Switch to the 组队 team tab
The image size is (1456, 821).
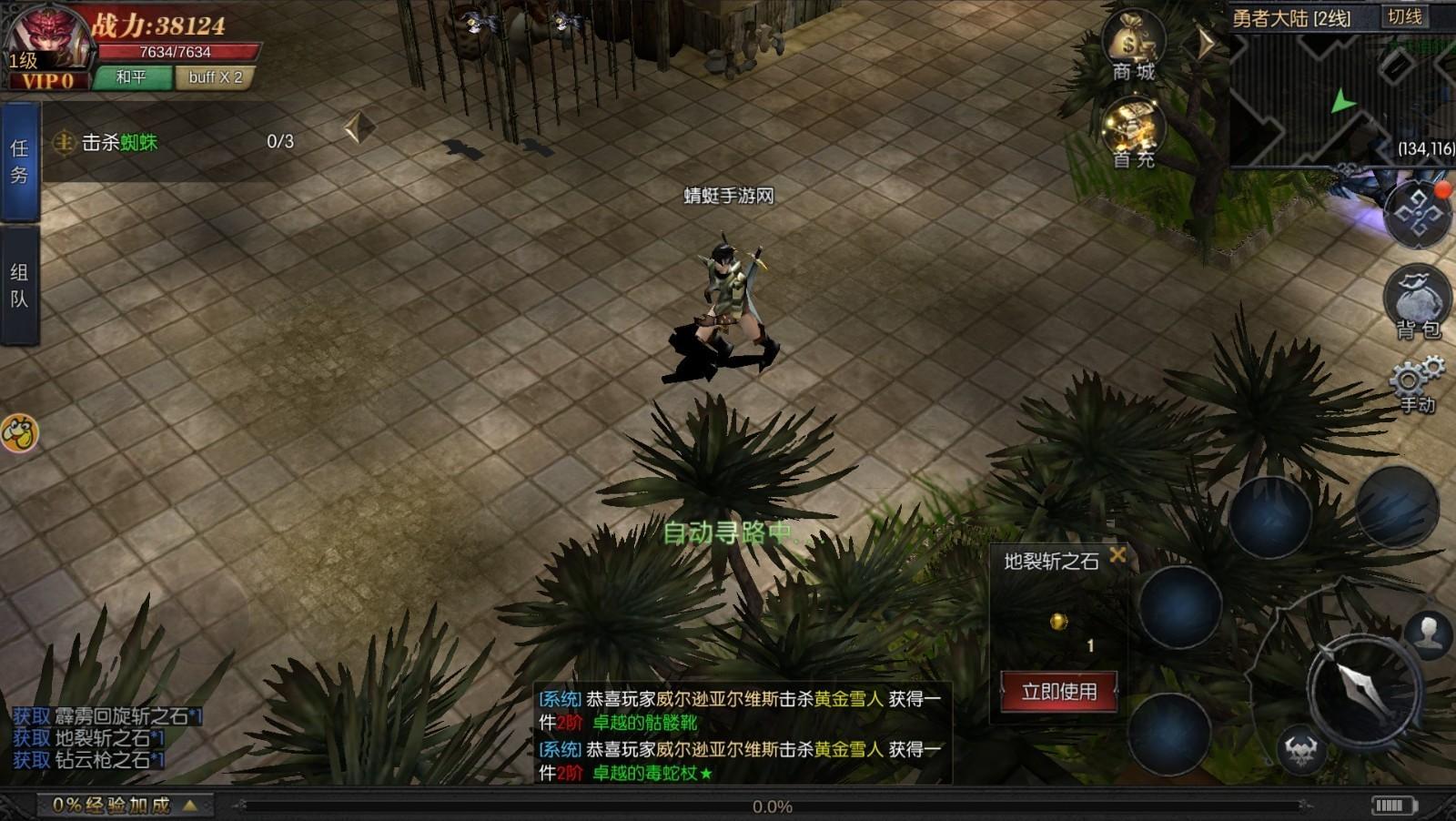click(x=21, y=282)
